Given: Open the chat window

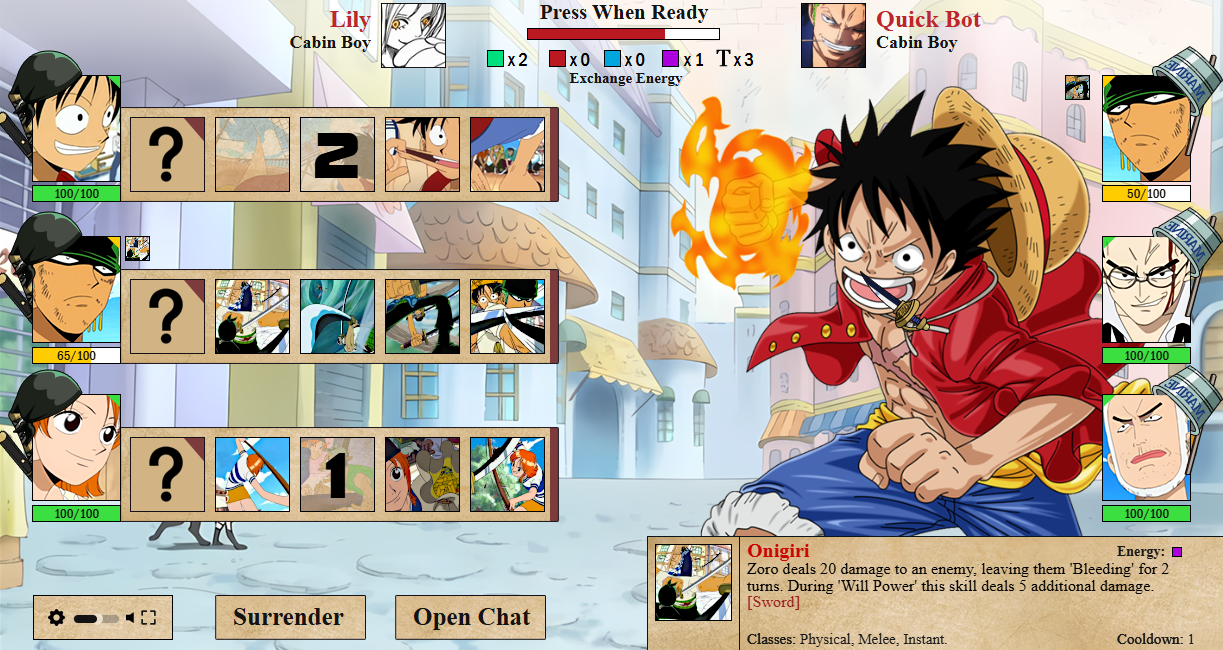Looking at the screenshot, I should click(x=471, y=617).
